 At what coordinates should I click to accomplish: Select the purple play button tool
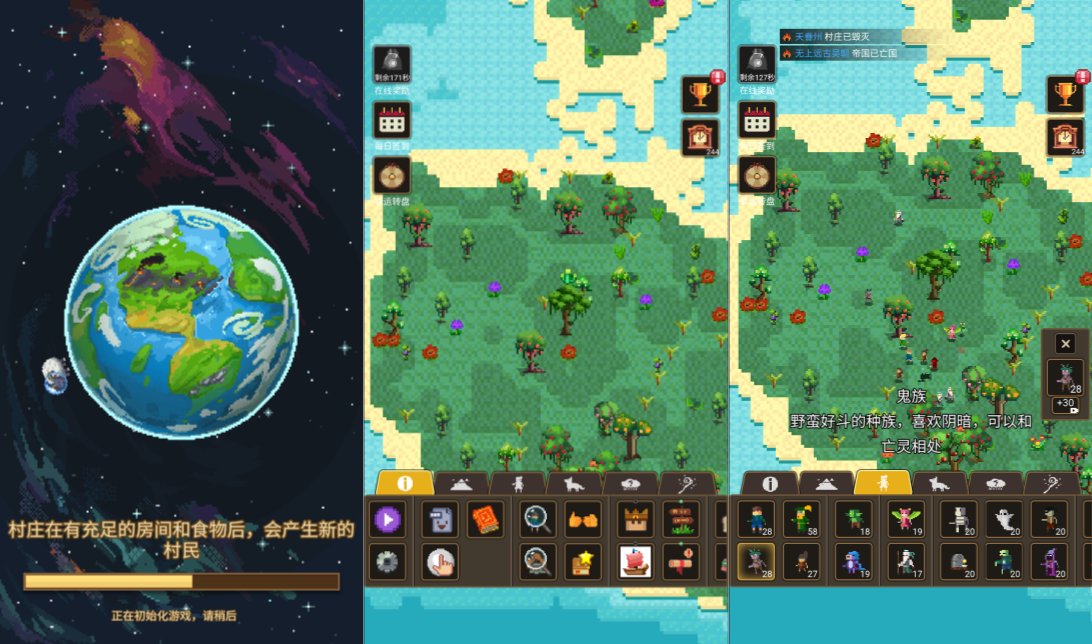387,519
